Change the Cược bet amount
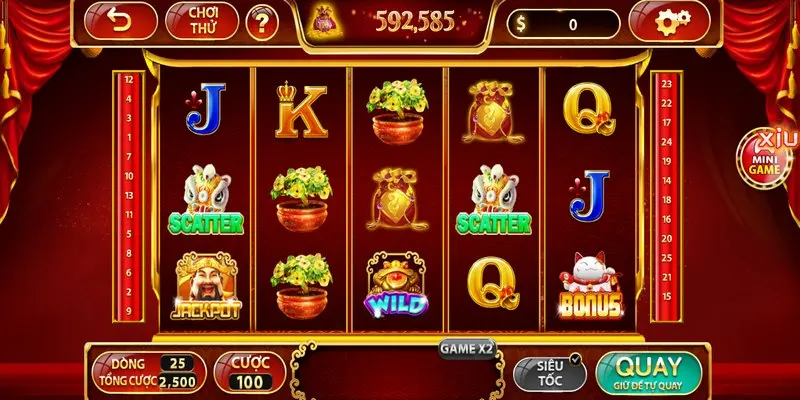The image size is (800, 400). [251, 372]
